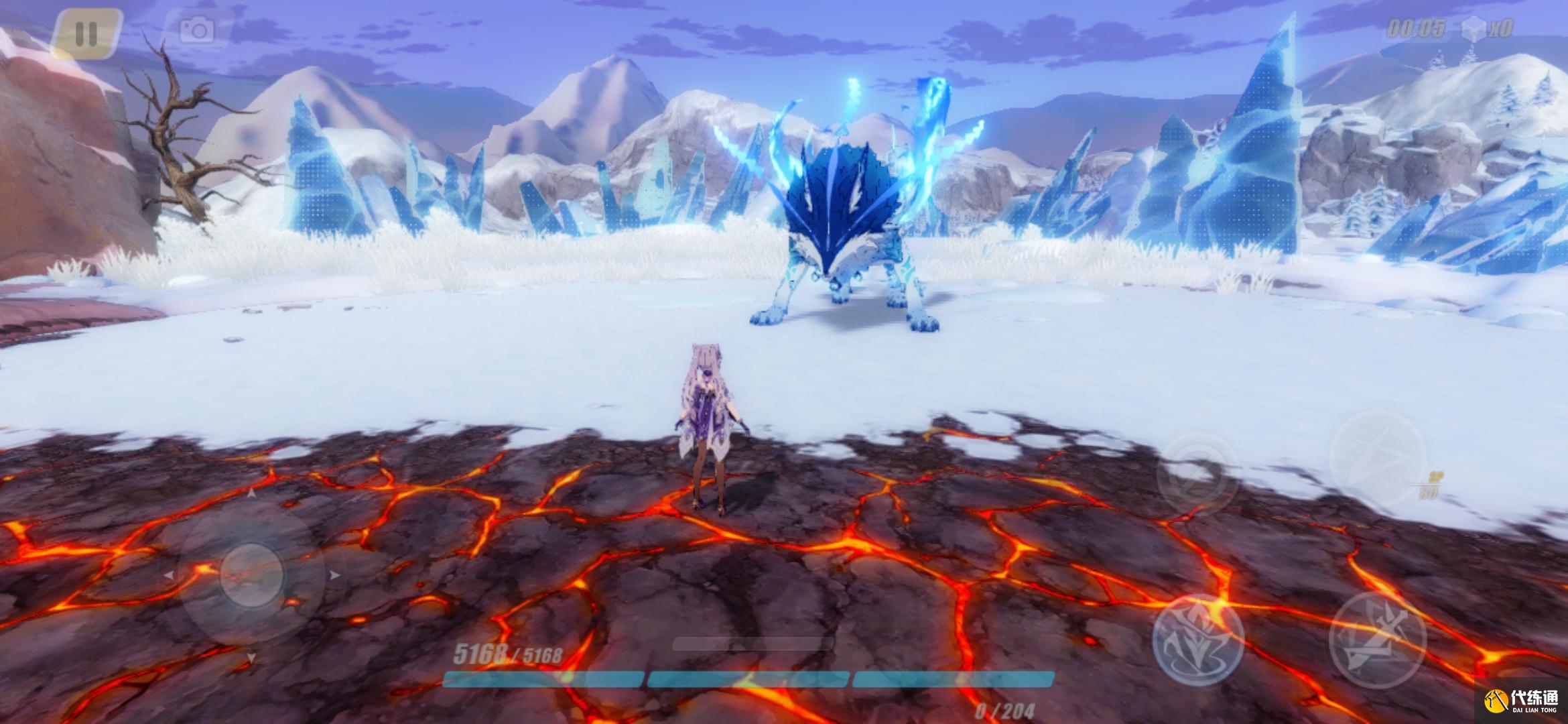Tap the virtual joystick center knob
This screenshot has height=724, width=1568.
(x=250, y=576)
